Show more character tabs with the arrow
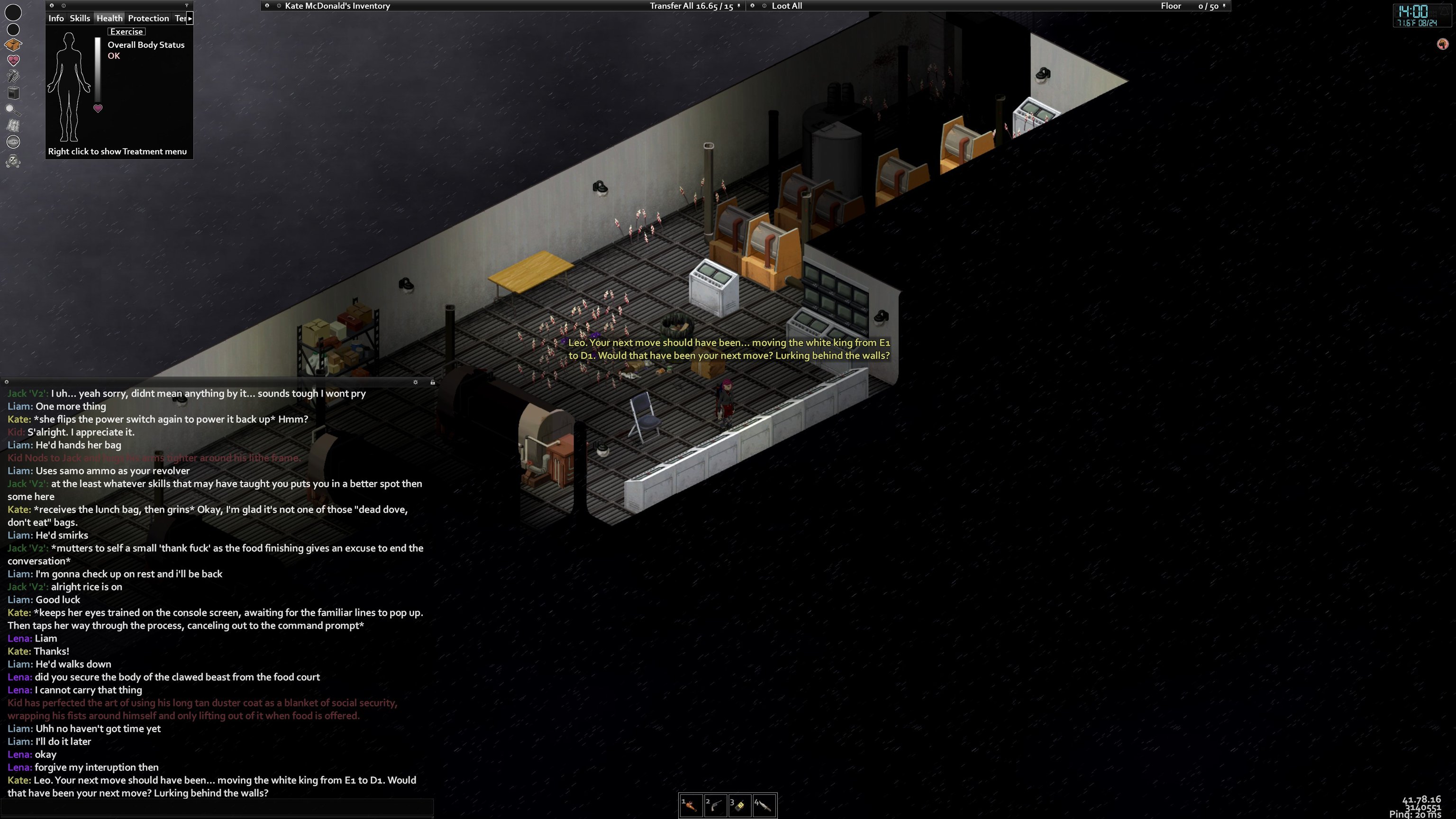Screen dimensions: 1456x819 tap(190, 18)
